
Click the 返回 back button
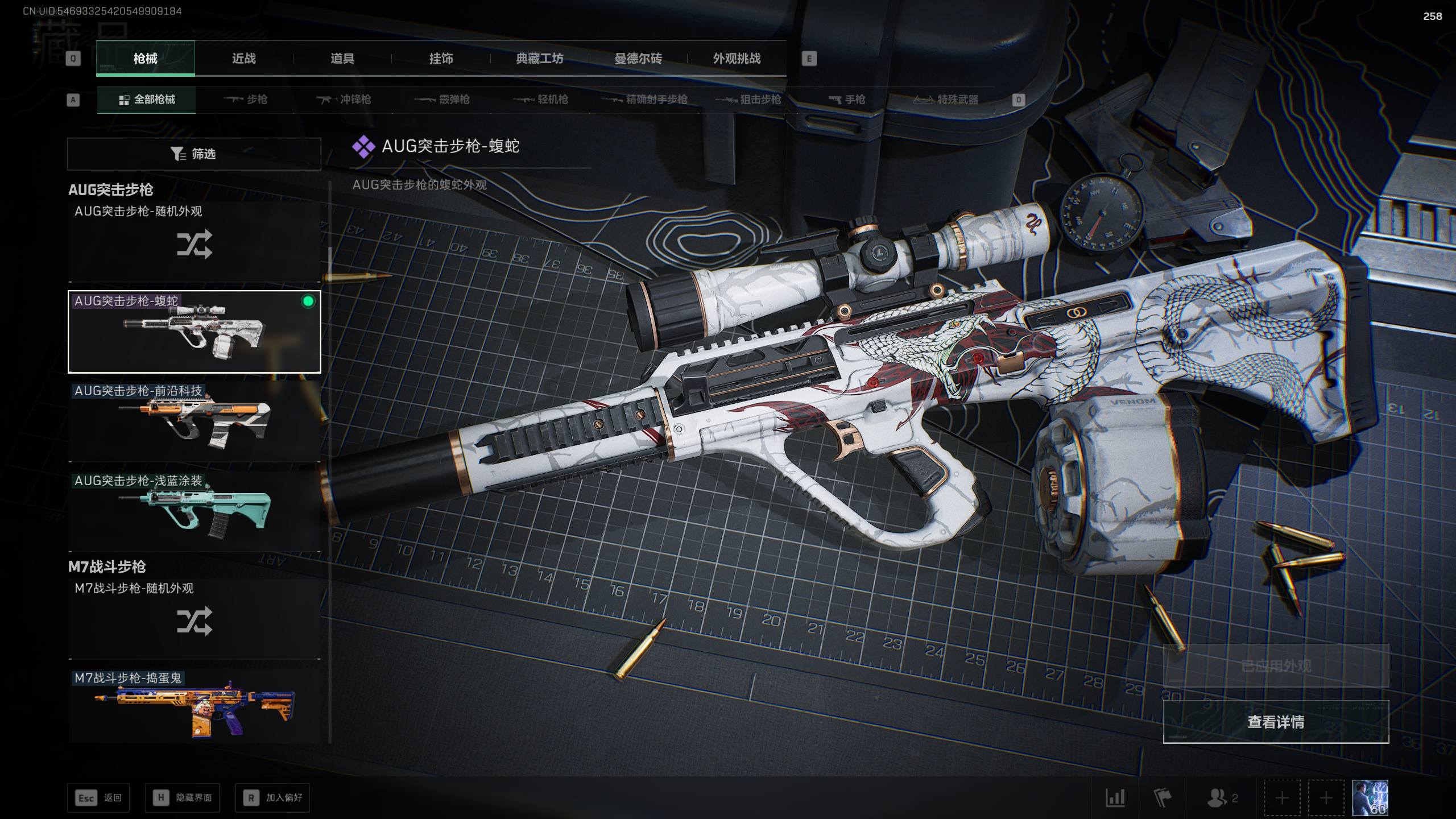pyautogui.click(x=98, y=798)
